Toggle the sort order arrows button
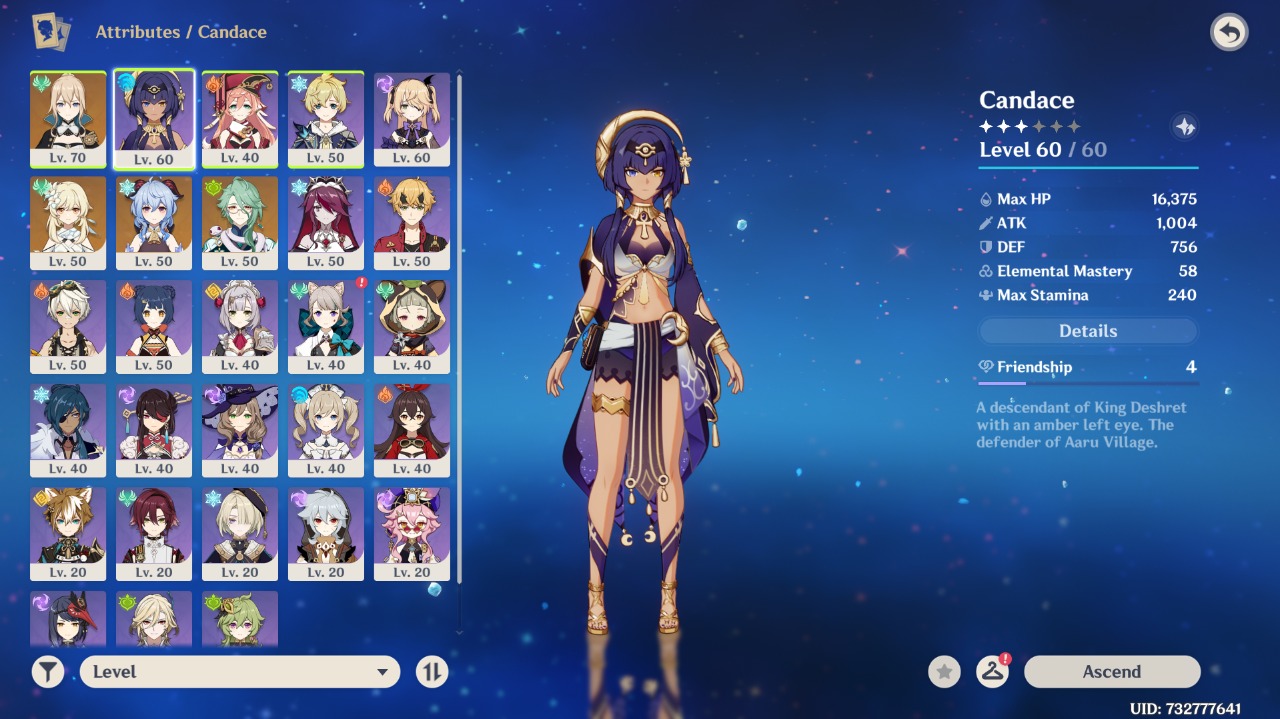The width and height of the screenshot is (1280, 719). coord(432,672)
